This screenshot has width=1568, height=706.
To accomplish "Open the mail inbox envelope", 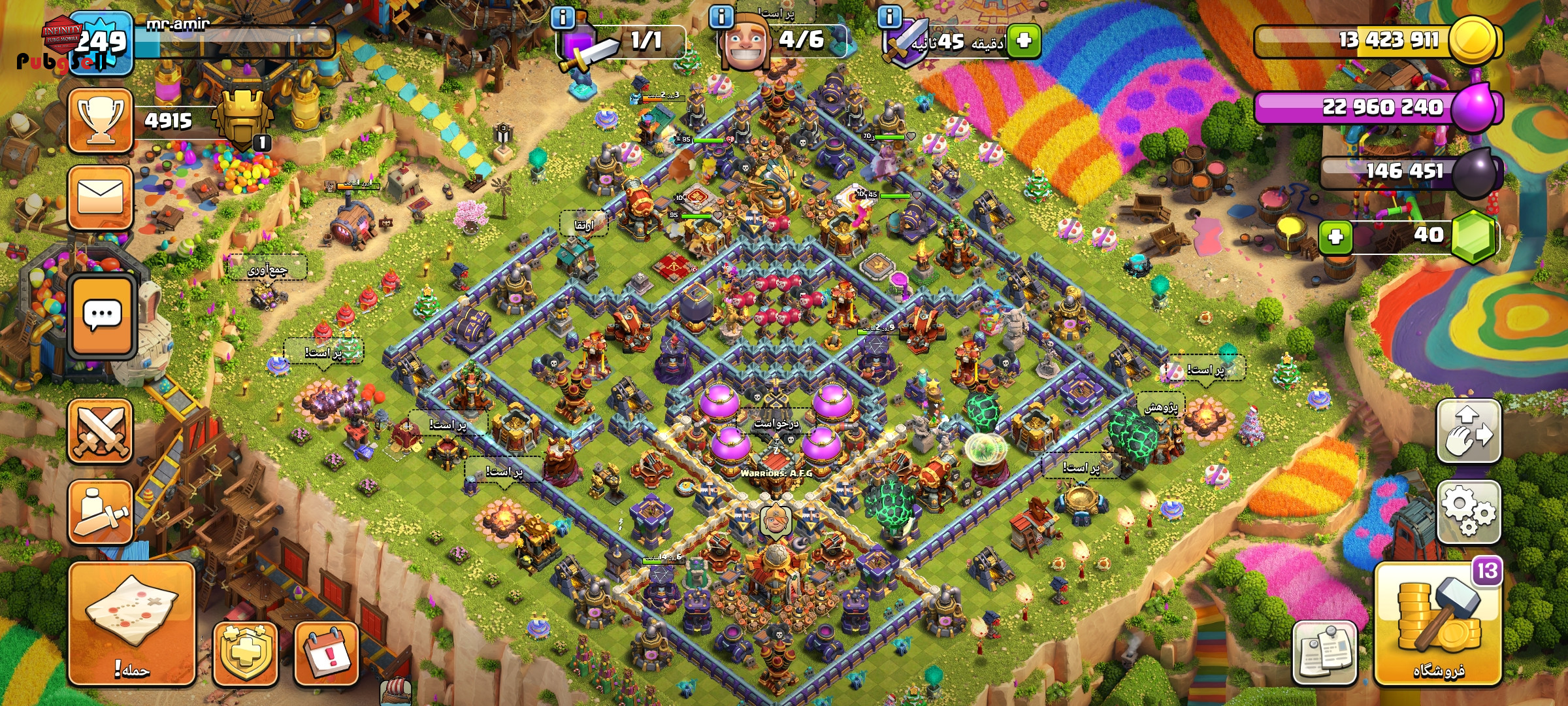I will tap(100, 197).
